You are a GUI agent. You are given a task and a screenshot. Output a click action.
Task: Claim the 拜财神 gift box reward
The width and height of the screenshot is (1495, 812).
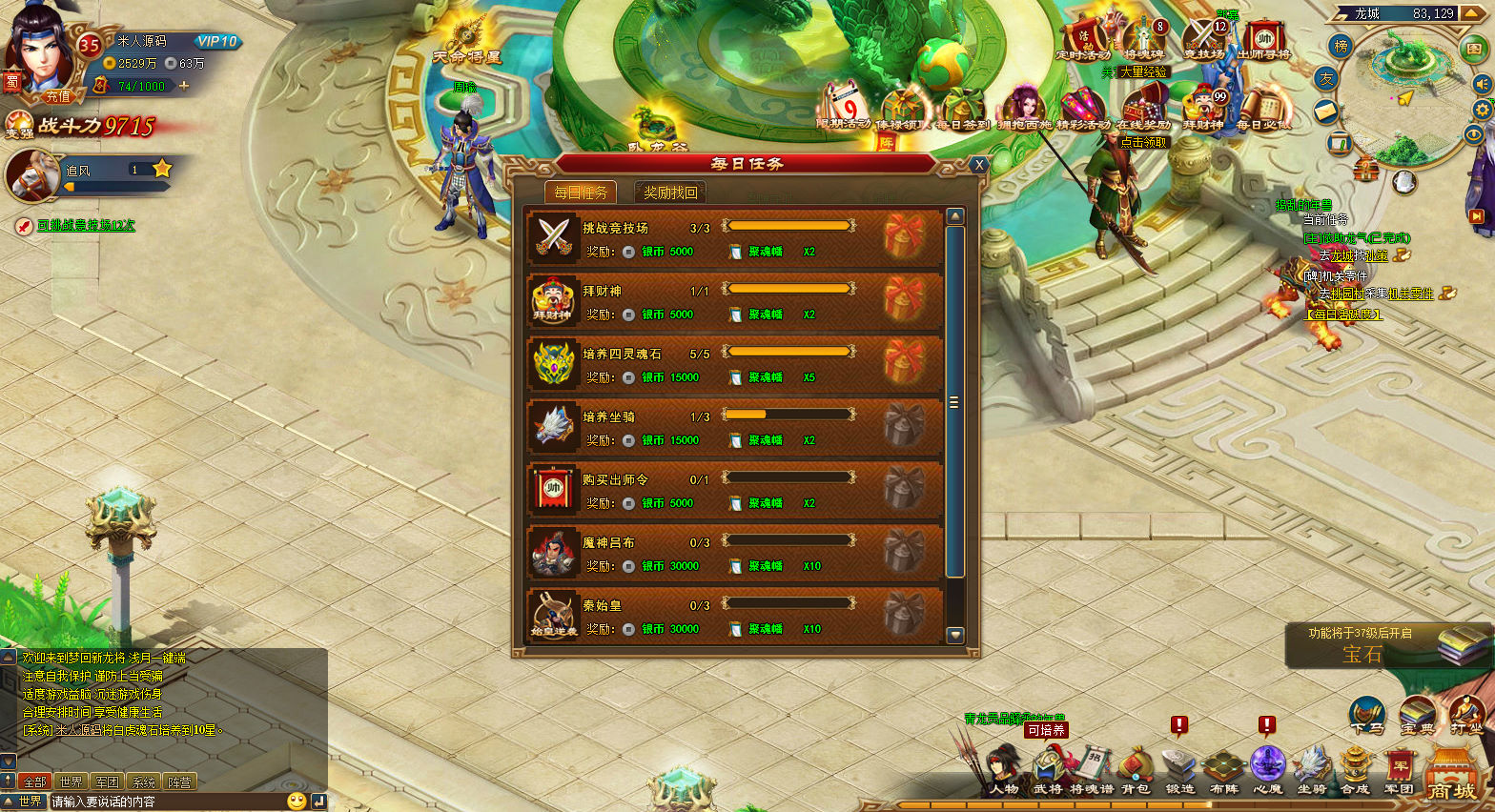(903, 300)
